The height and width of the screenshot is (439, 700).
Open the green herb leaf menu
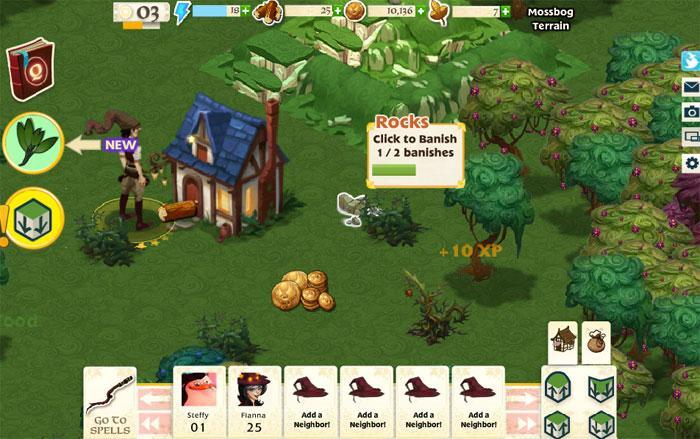click(34, 144)
